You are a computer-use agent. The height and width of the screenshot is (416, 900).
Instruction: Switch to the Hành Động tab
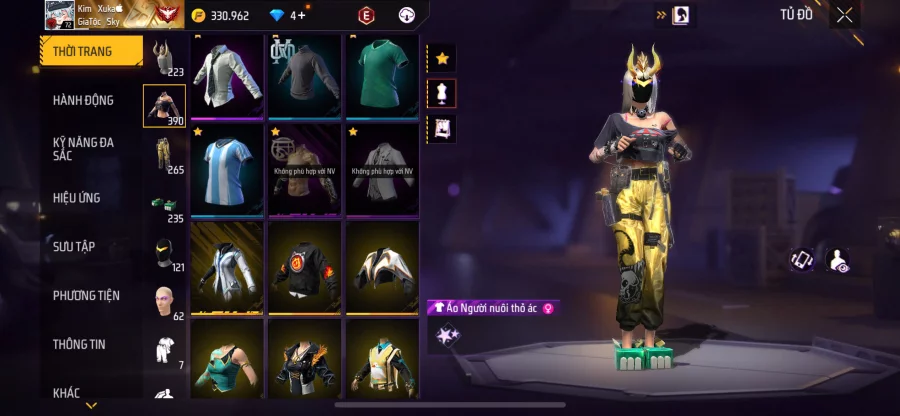point(84,100)
